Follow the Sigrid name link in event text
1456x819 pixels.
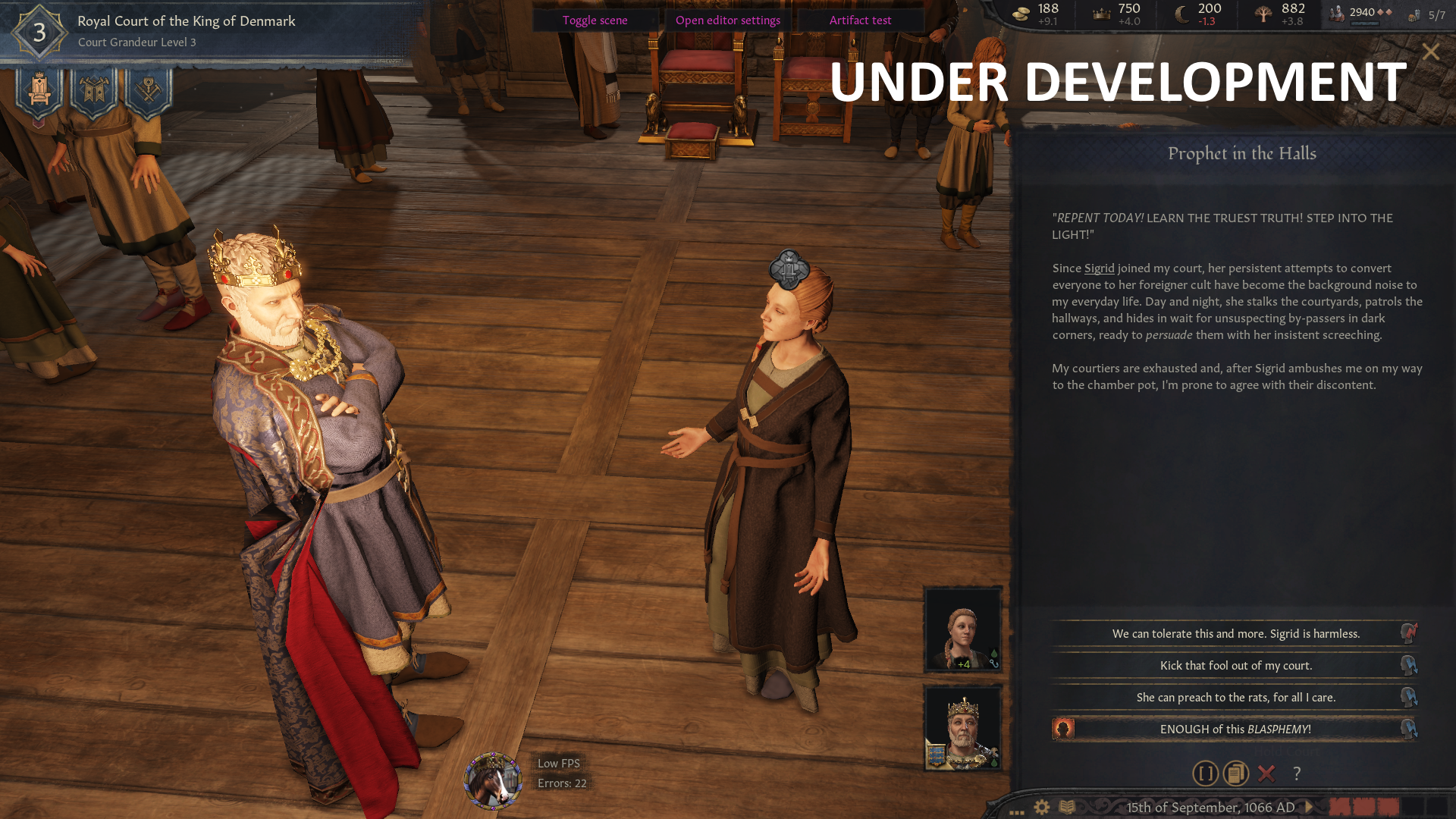click(1099, 268)
